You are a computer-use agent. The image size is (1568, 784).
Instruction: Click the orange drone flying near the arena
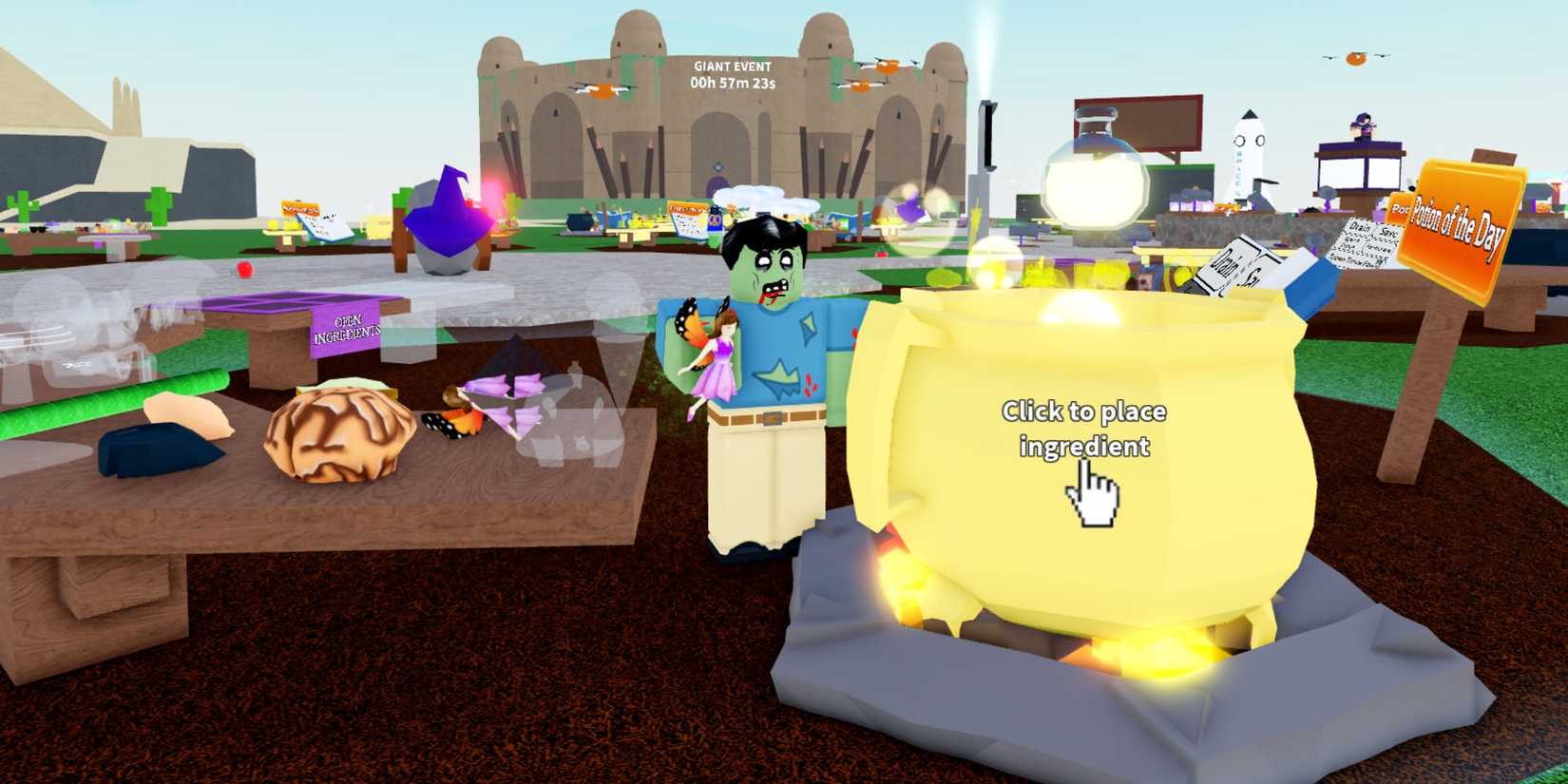tap(601, 91)
